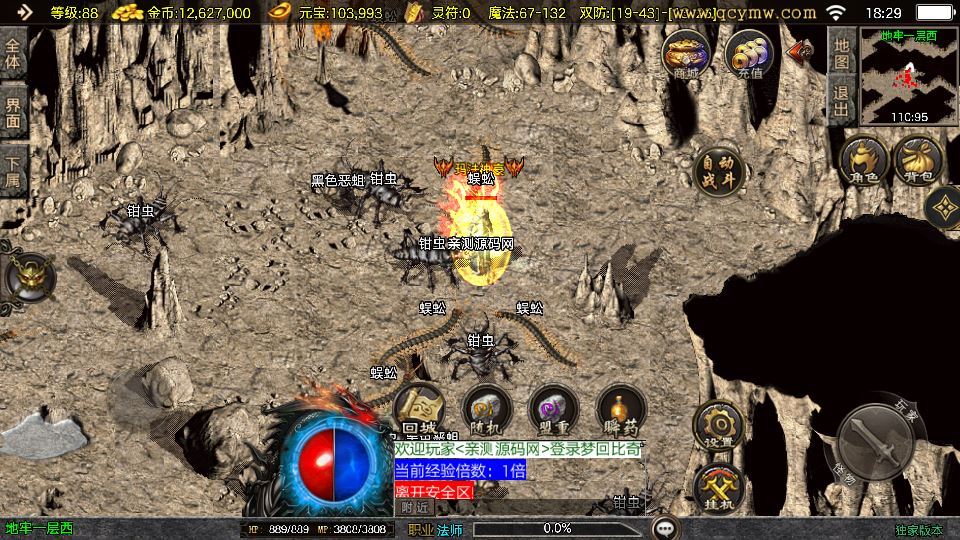Image resolution: width=960 pixels, height=540 pixels.
Task: Open the 背包 backpack
Action: [918, 162]
